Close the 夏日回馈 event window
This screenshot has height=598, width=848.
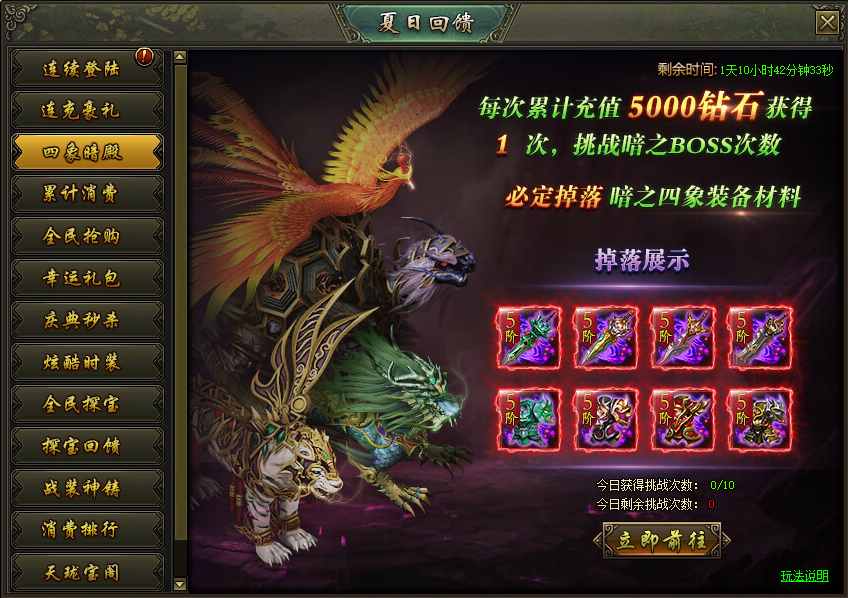(826, 23)
